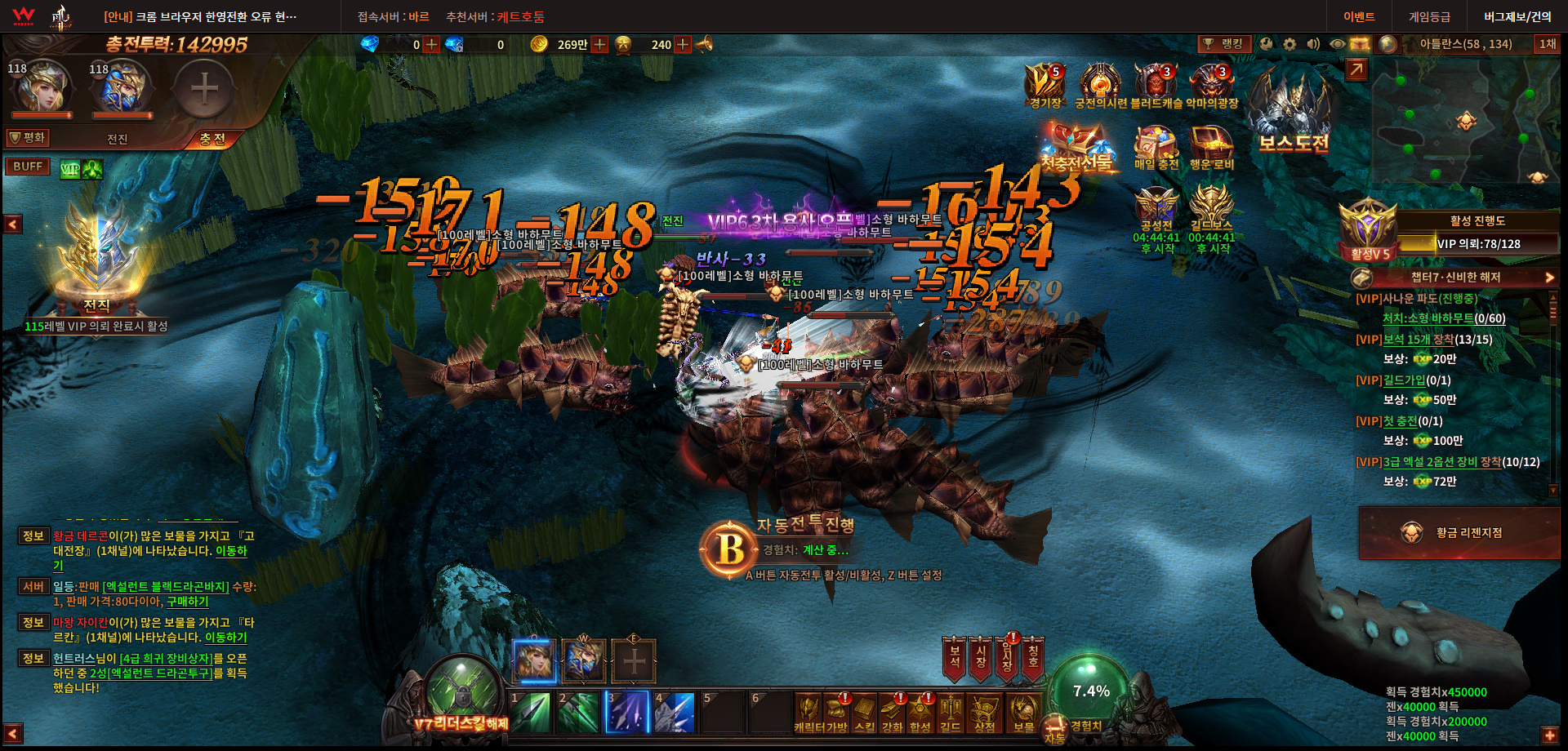This screenshot has width=1568, height=751.
Task: Toggle auto-battle with the B button
Action: pyautogui.click(x=730, y=549)
